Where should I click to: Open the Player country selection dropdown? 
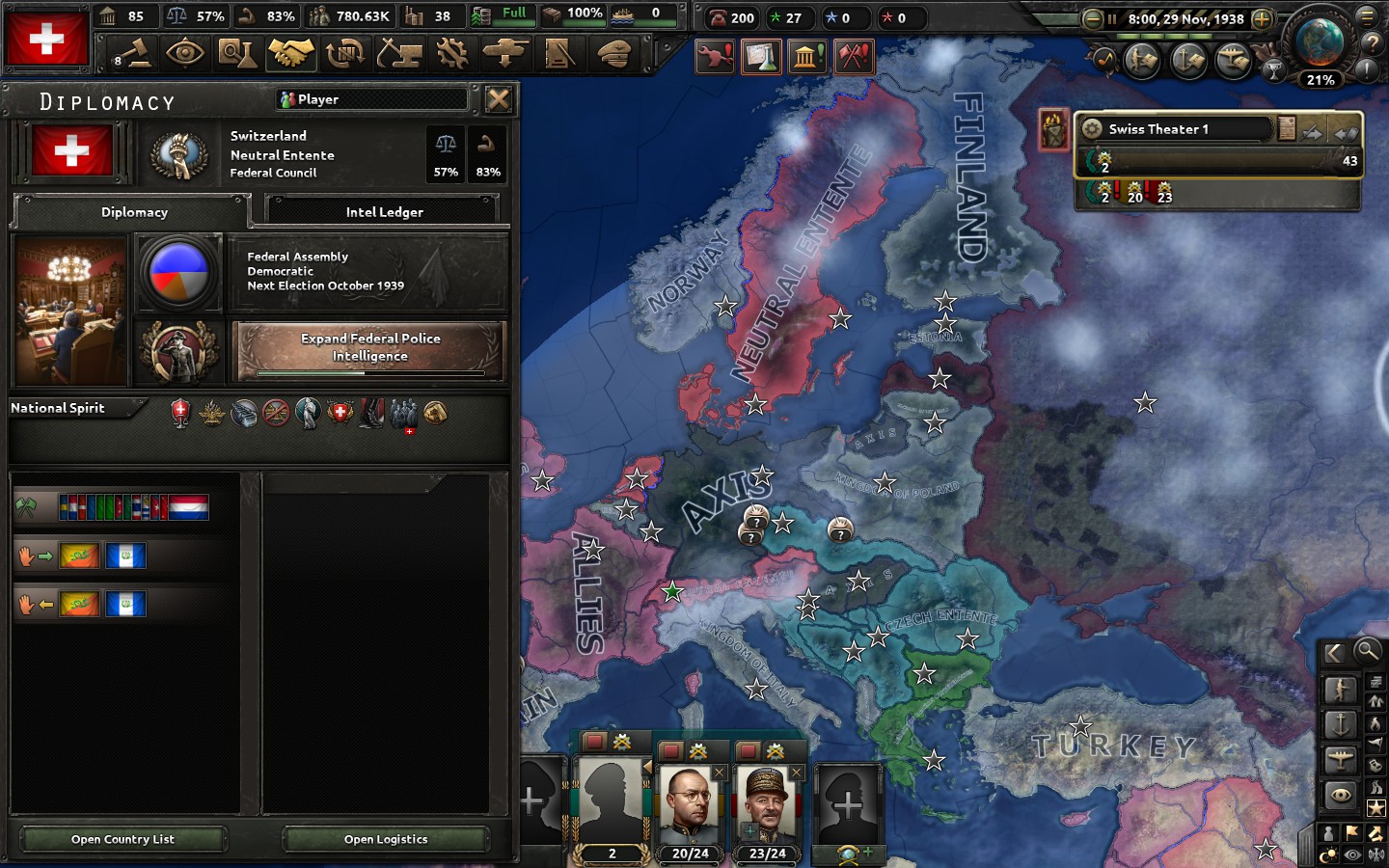[371, 99]
